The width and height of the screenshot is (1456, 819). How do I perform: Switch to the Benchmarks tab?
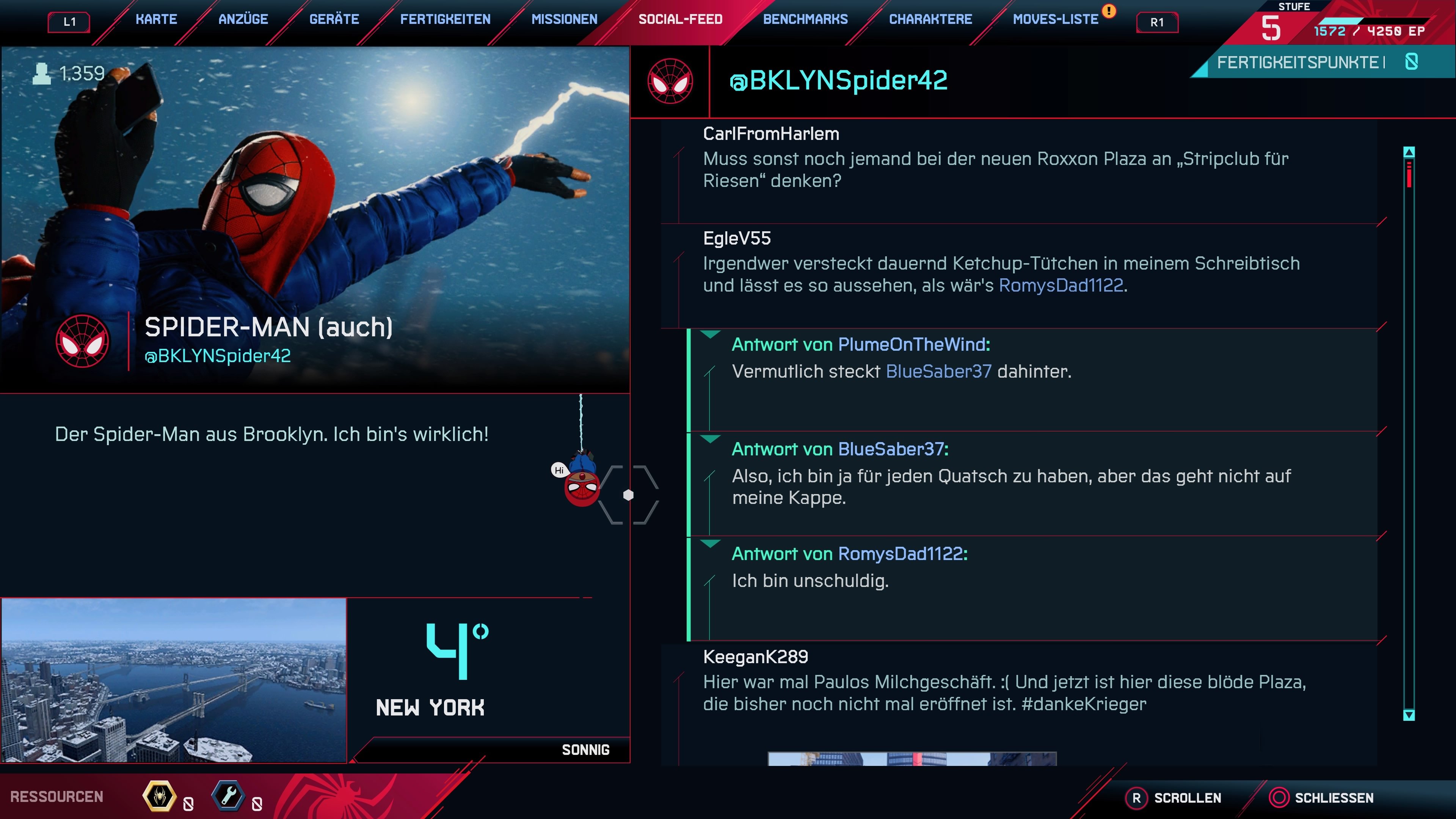805,19
